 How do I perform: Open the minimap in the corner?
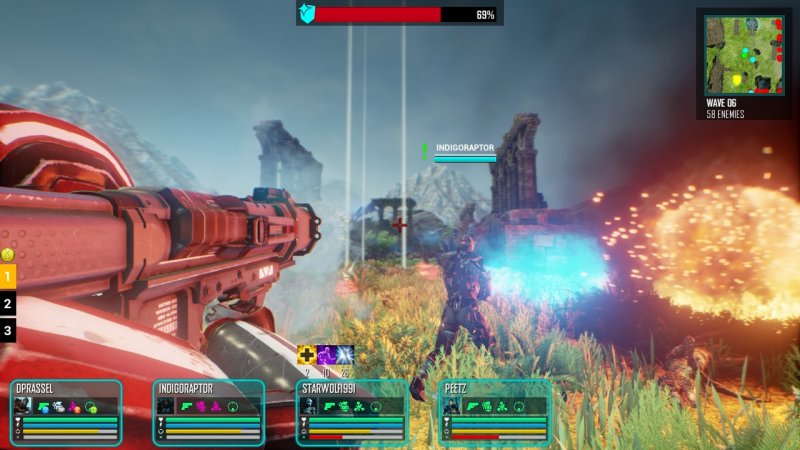pos(743,55)
